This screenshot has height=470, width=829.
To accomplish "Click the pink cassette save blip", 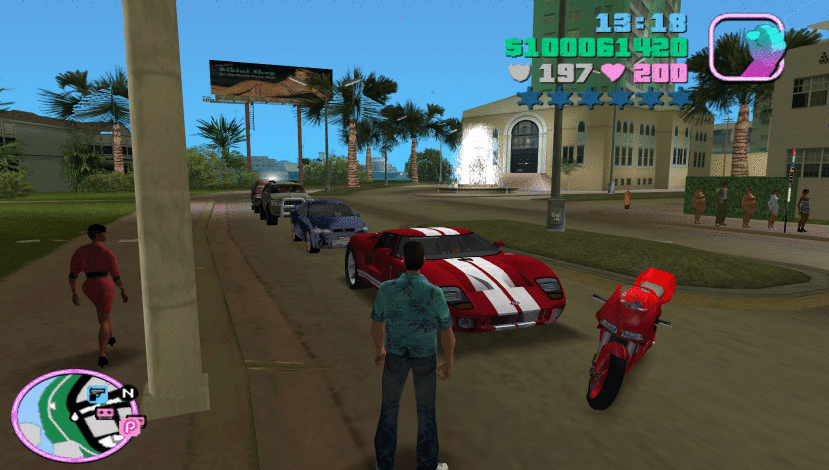I will [103, 411].
